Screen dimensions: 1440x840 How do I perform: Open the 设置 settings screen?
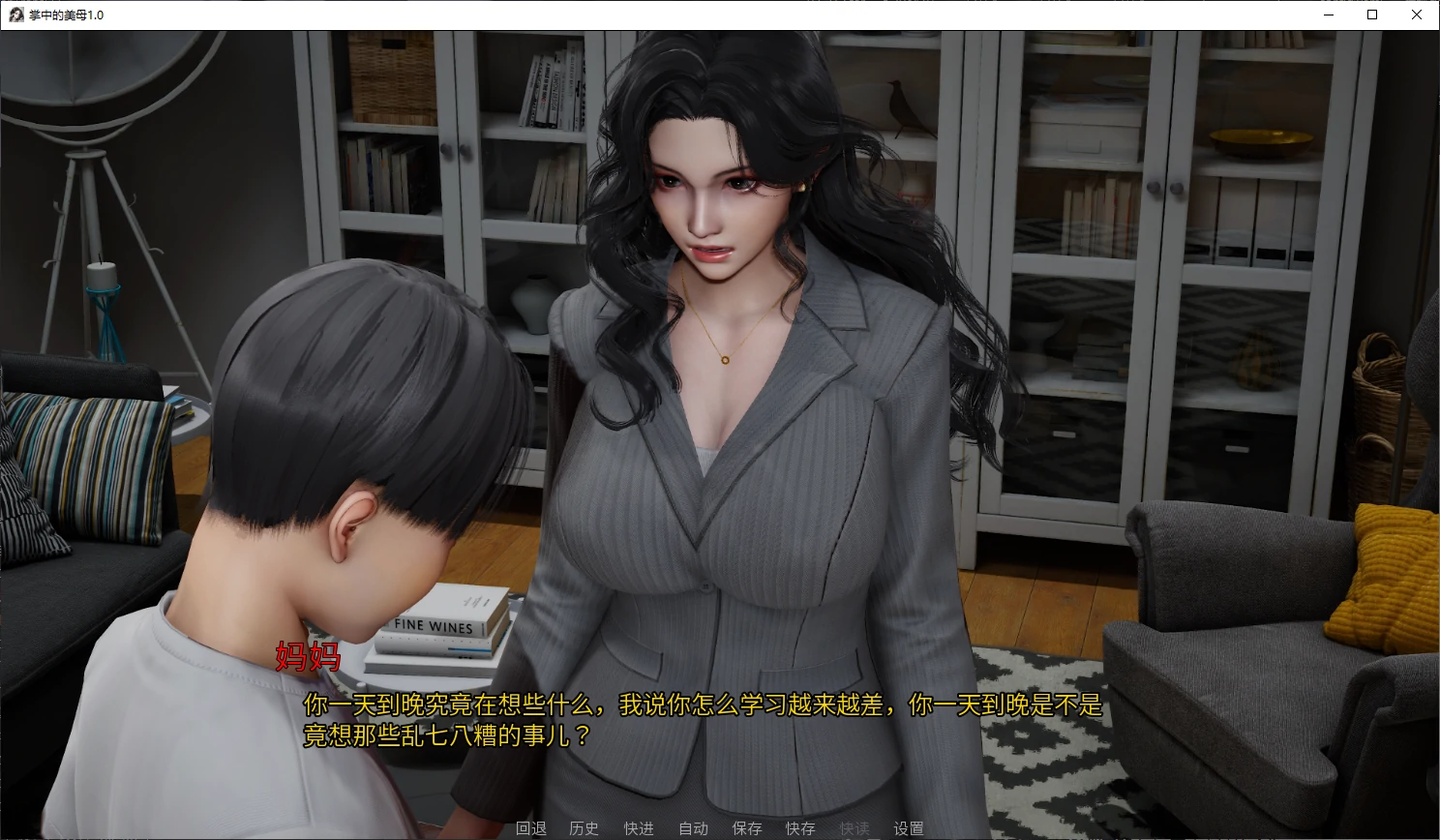(x=908, y=828)
